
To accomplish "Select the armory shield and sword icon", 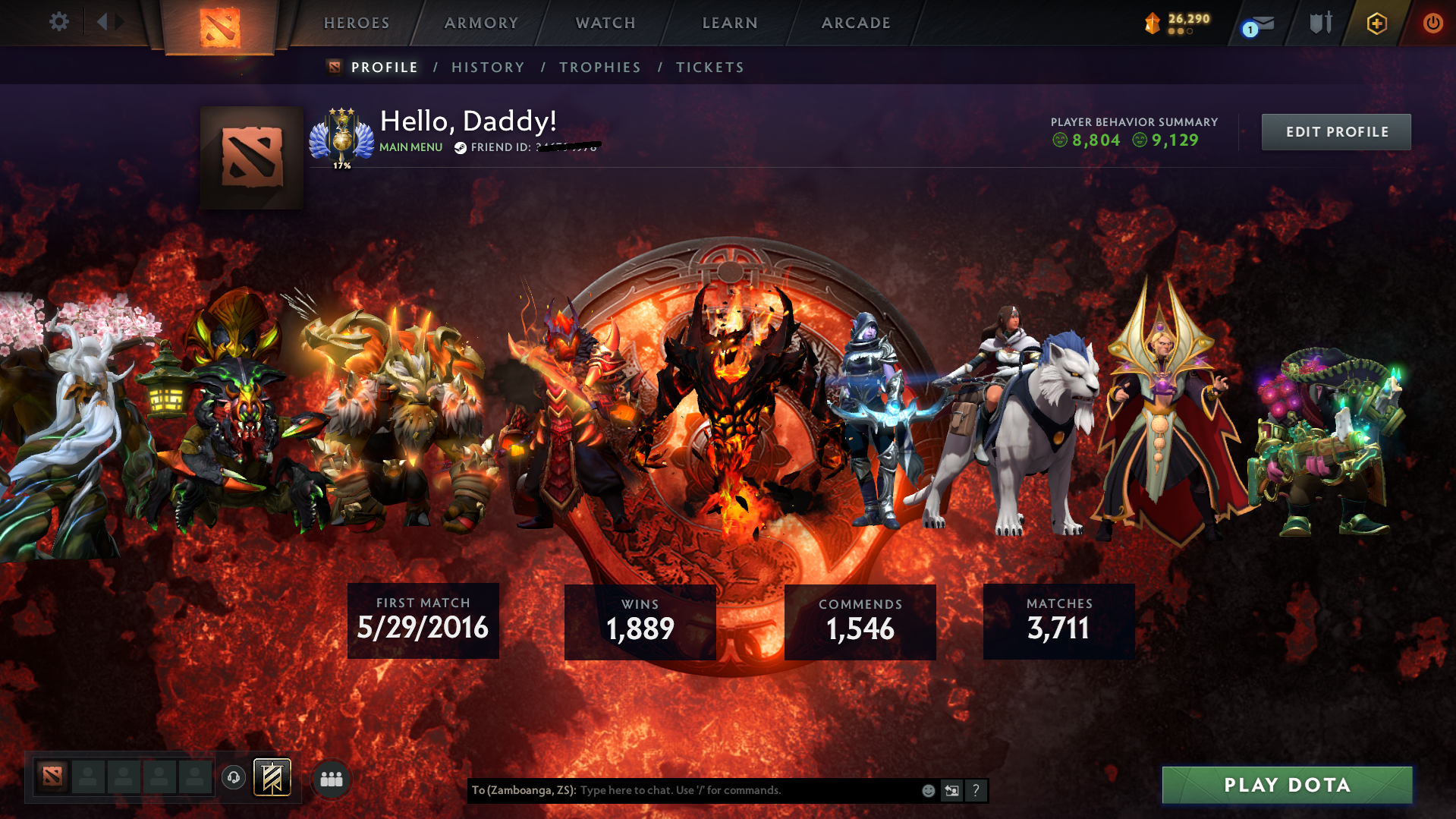I will coord(1320,23).
